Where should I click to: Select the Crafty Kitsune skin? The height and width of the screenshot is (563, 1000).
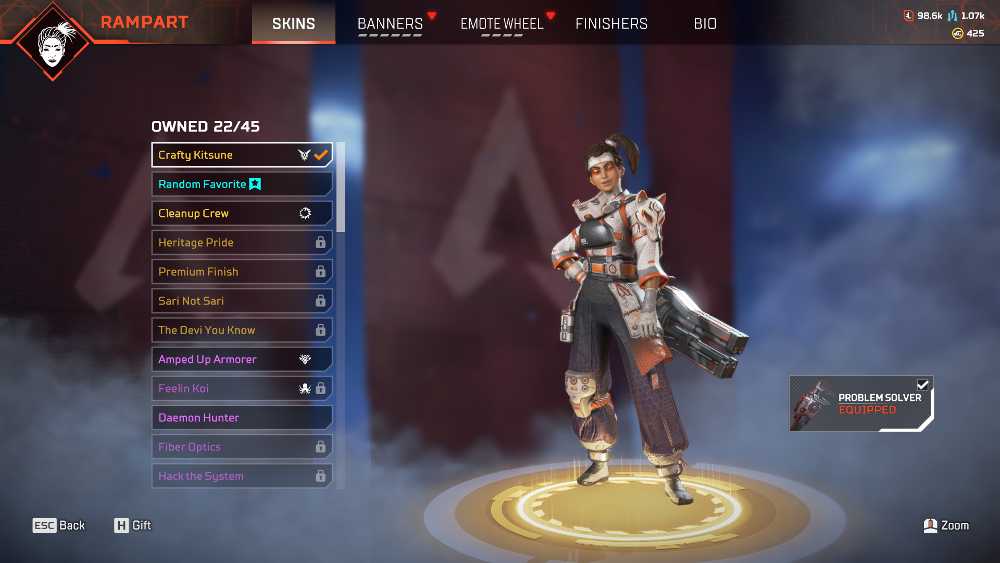point(242,155)
